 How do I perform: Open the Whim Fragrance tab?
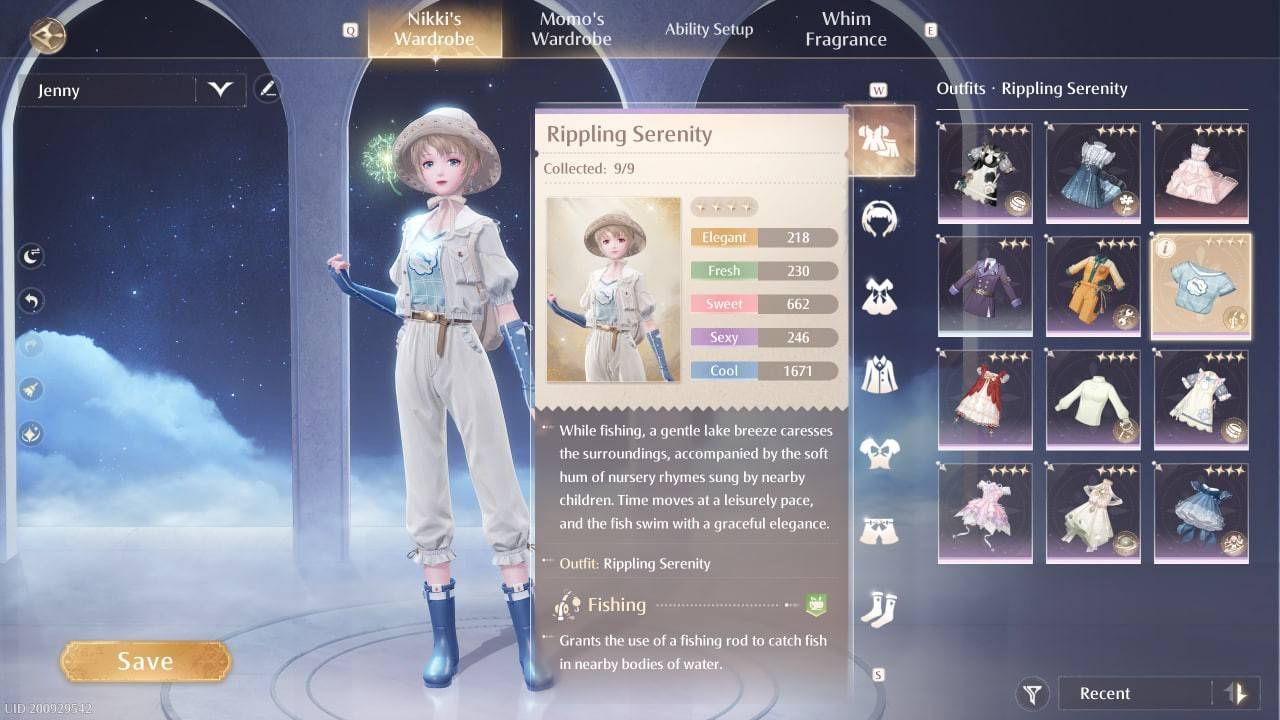845,28
